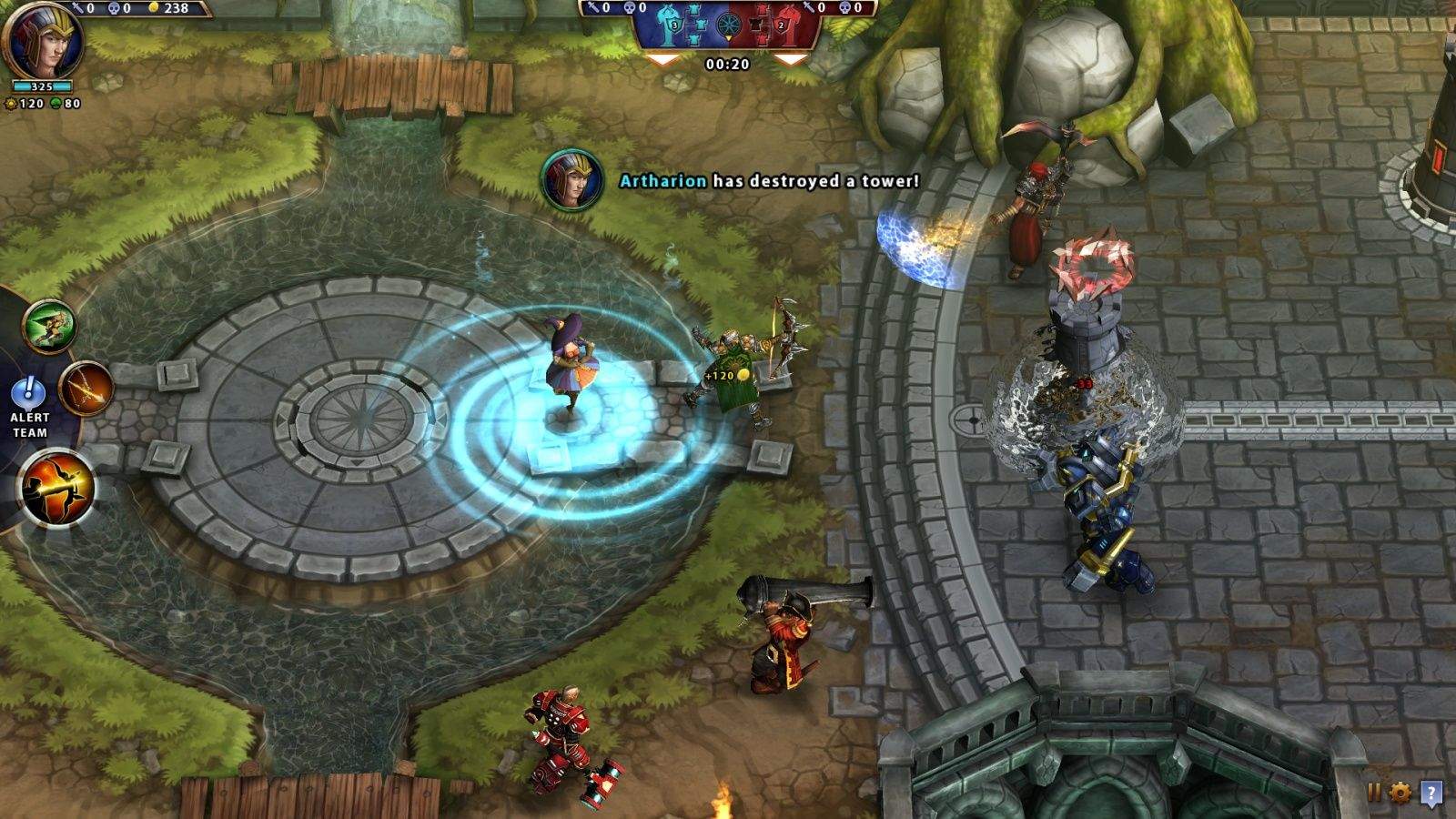Select the hero portrait in the corner

43,41
